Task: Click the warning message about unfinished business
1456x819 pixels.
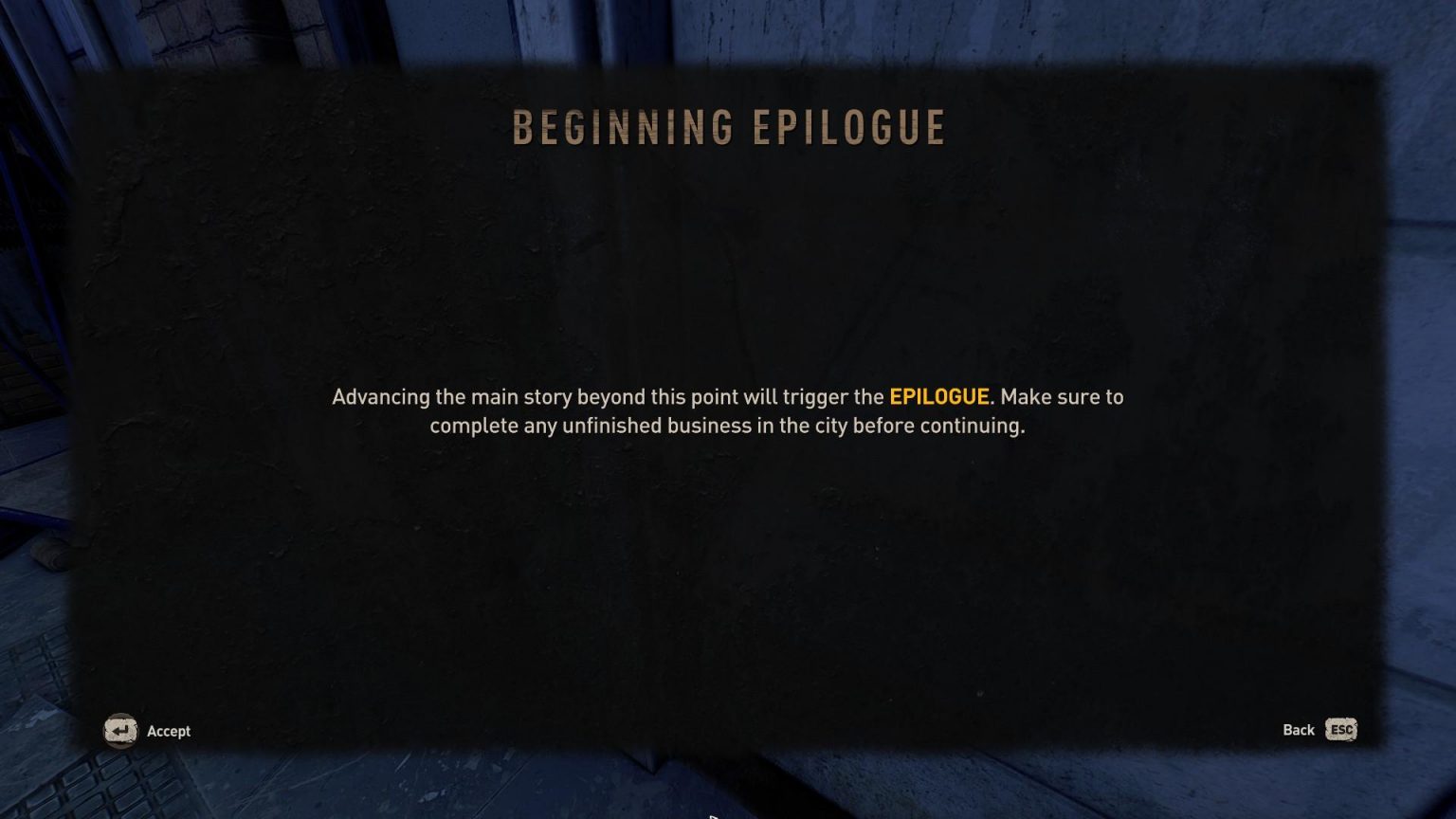Action: pos(728,411)
